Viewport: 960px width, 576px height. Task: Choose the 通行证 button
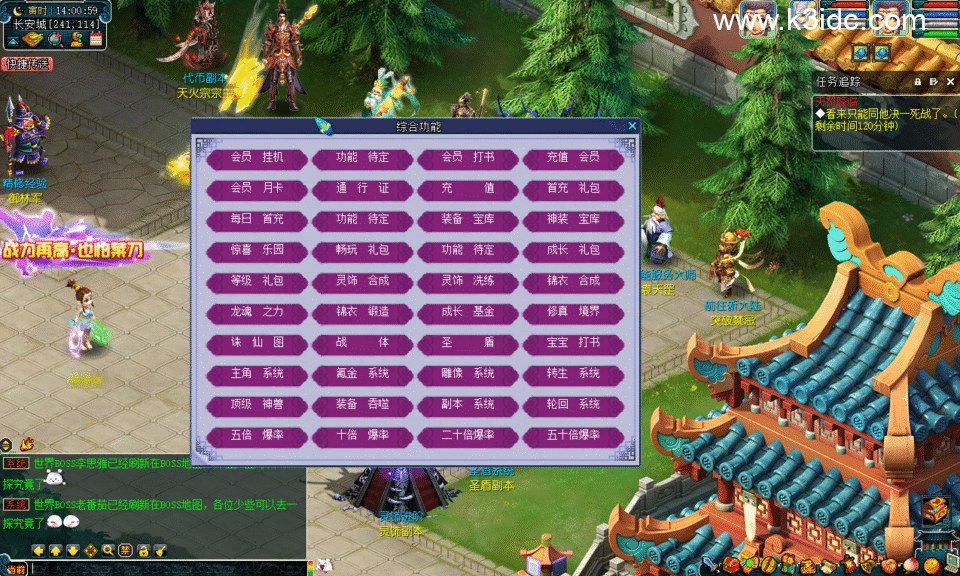(362, 189)
